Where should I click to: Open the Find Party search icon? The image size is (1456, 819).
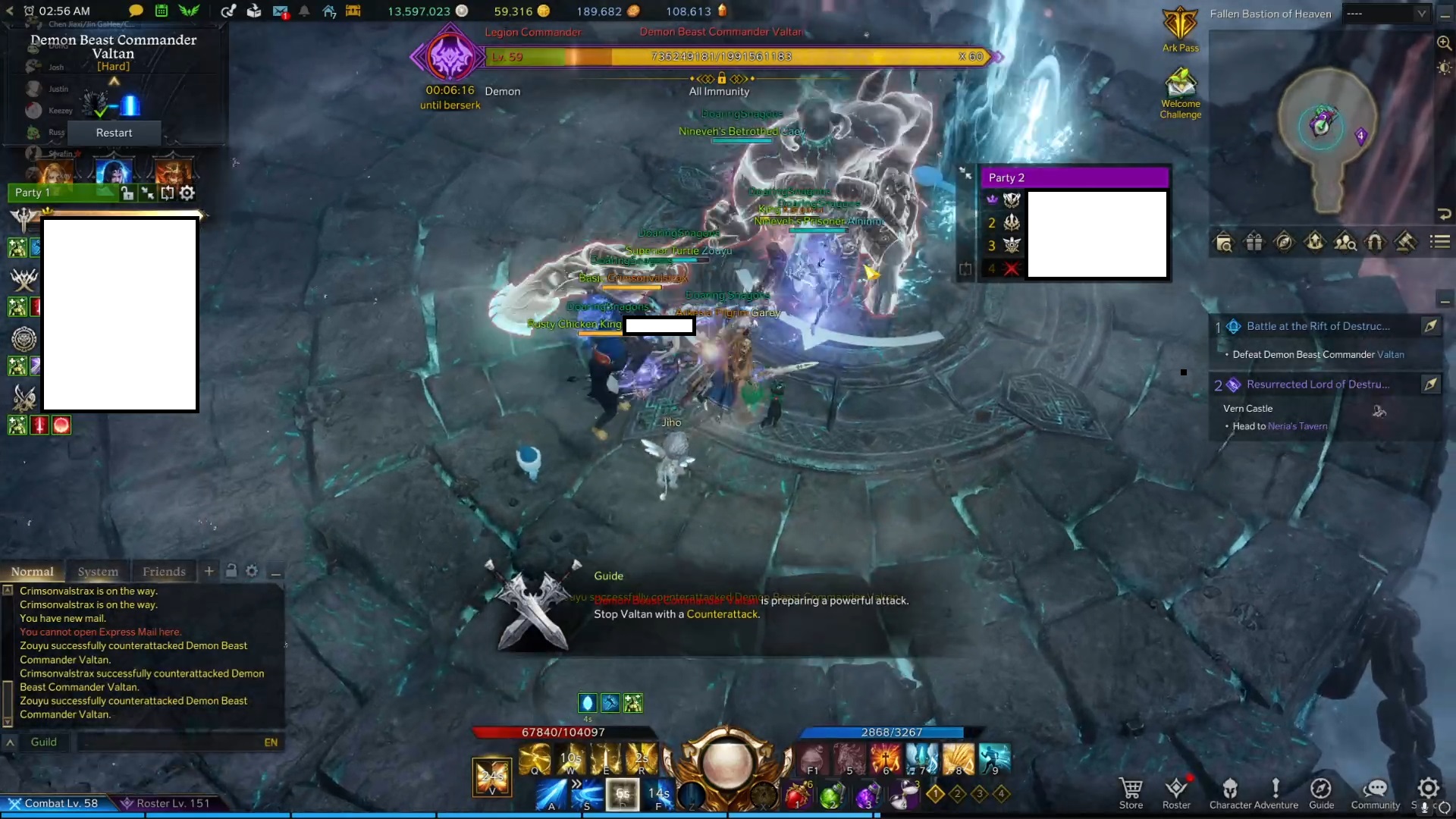(x=1346, y=242)
